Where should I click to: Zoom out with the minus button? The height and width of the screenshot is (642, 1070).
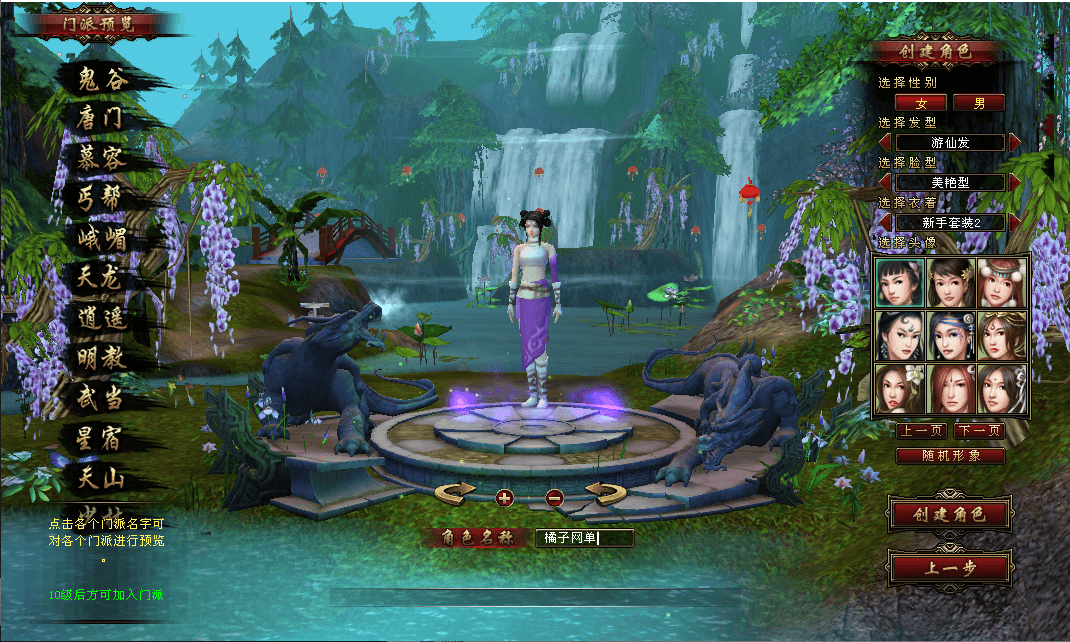[x=555, y=497]
